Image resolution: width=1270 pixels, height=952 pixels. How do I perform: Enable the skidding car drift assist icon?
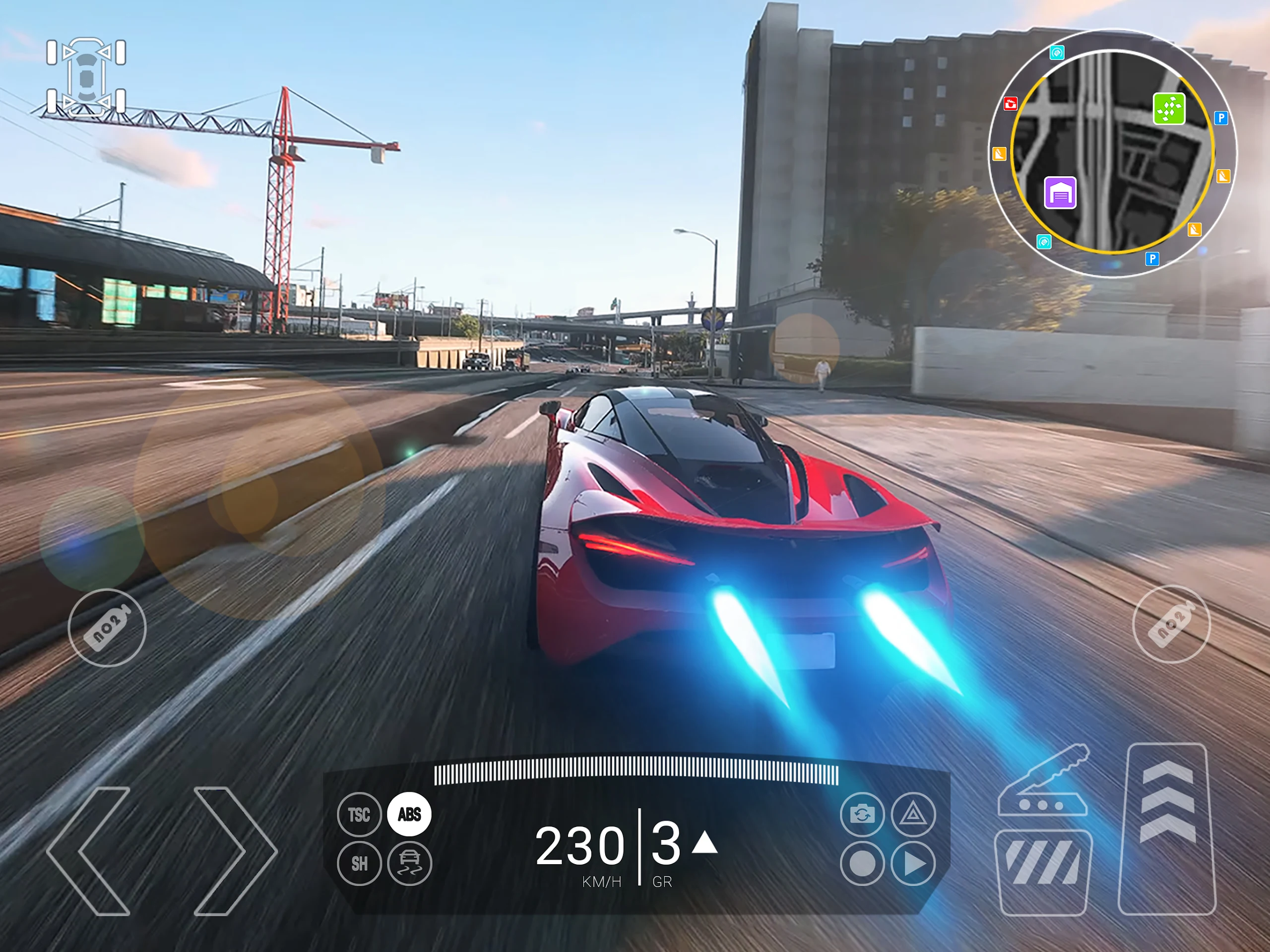(409, 864)
